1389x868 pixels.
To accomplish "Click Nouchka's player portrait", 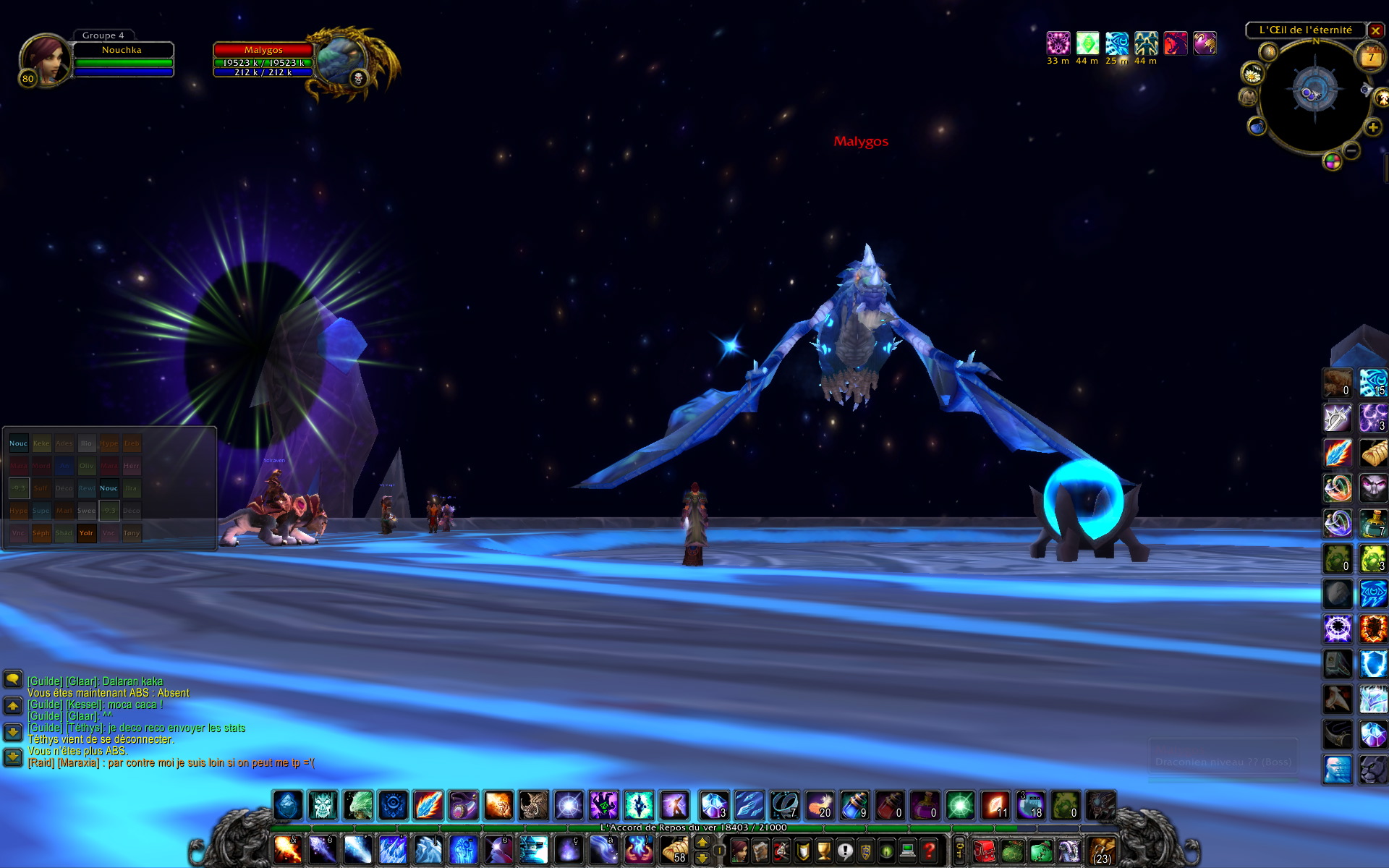I will point(43,59).
